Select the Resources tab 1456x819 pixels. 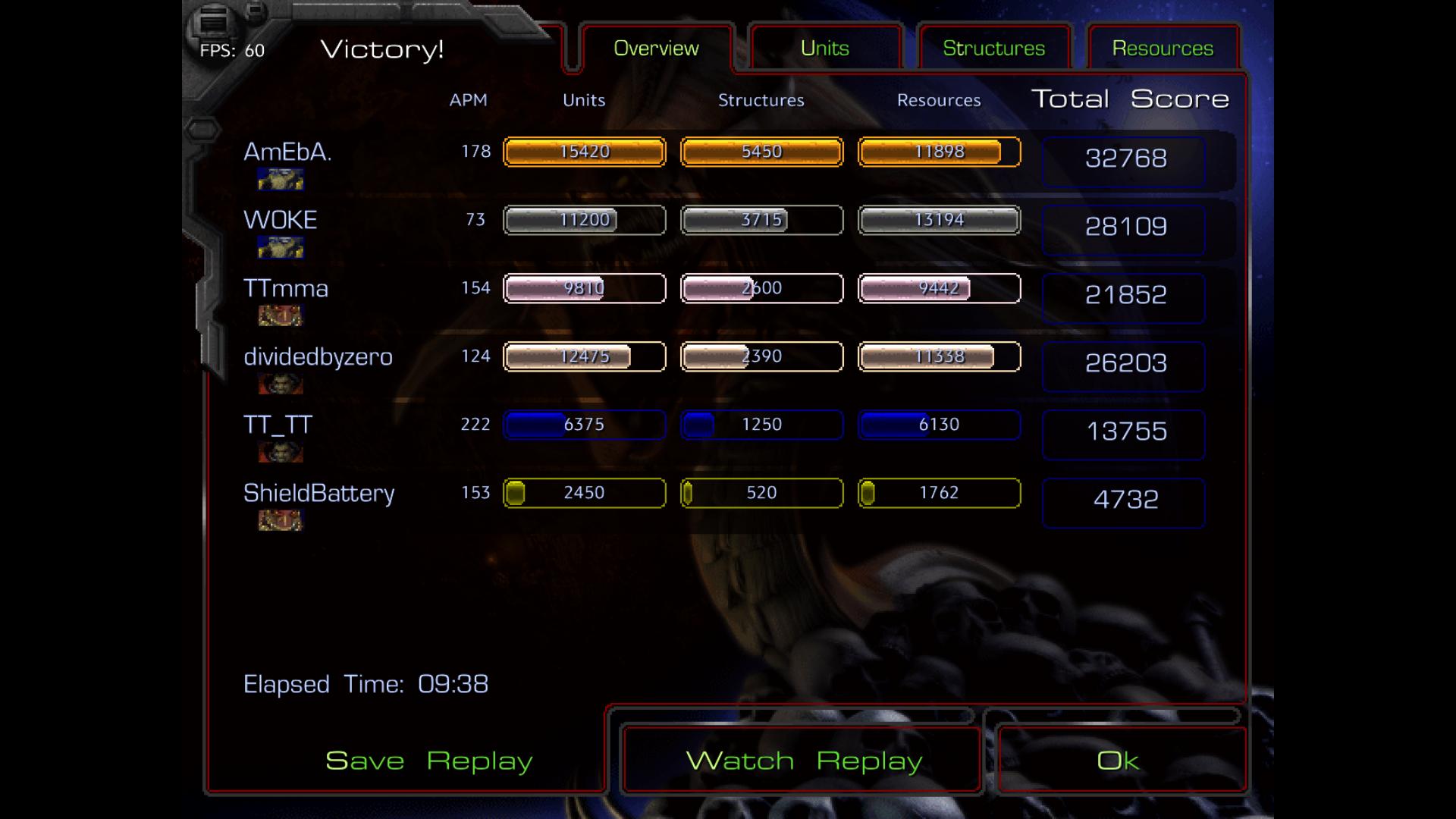coord(1163,49)
